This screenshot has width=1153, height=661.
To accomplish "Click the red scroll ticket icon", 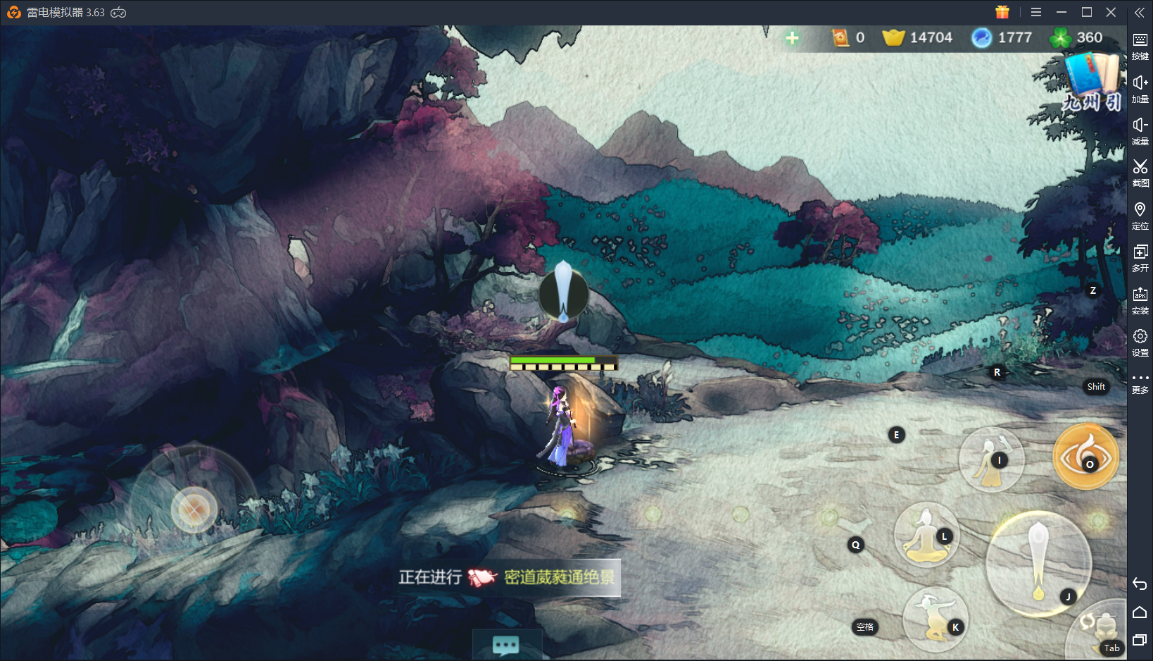I will [841, 38].
